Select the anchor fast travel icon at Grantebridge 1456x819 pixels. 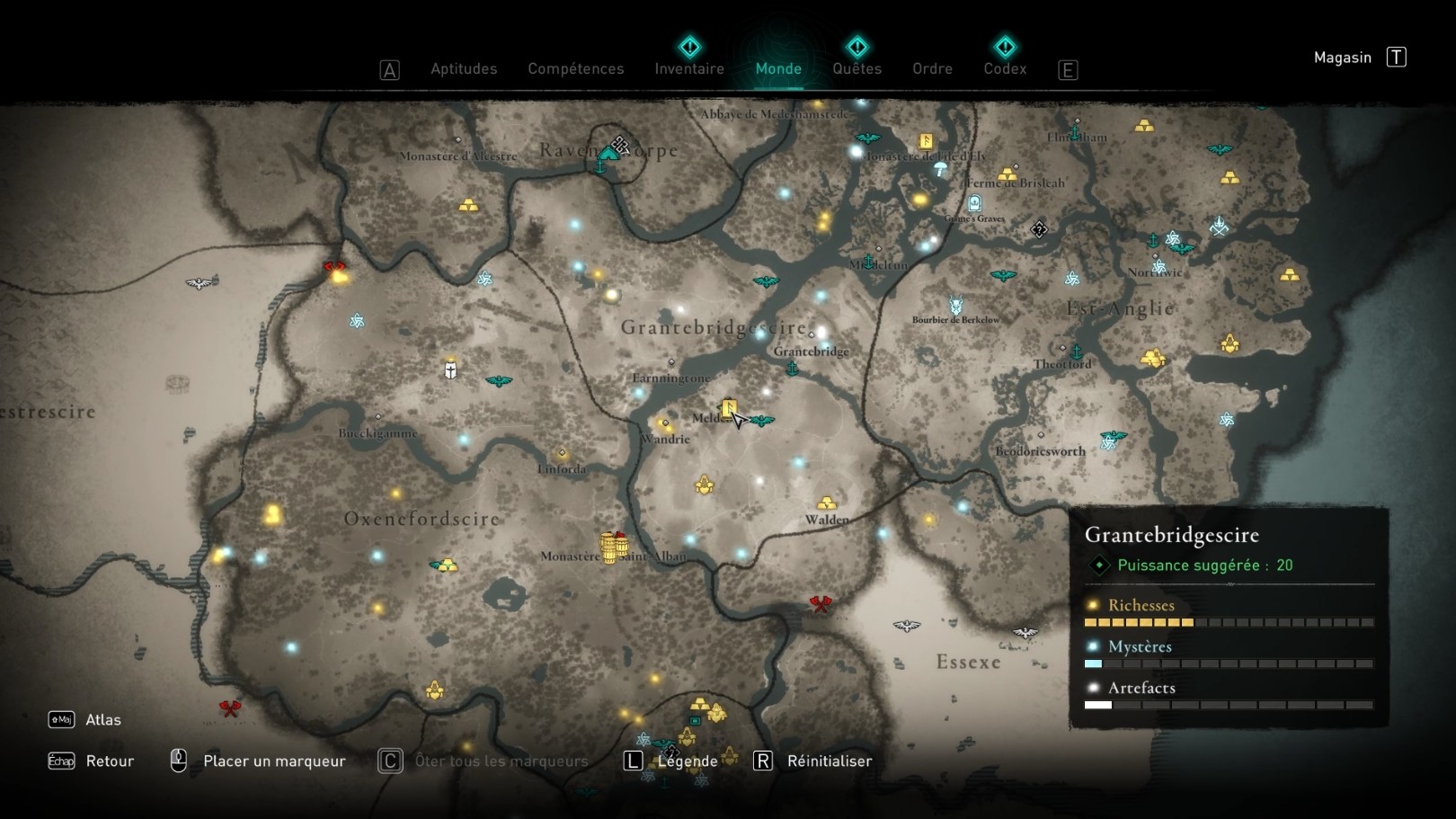pyautogui.click(x=792, y=369)
